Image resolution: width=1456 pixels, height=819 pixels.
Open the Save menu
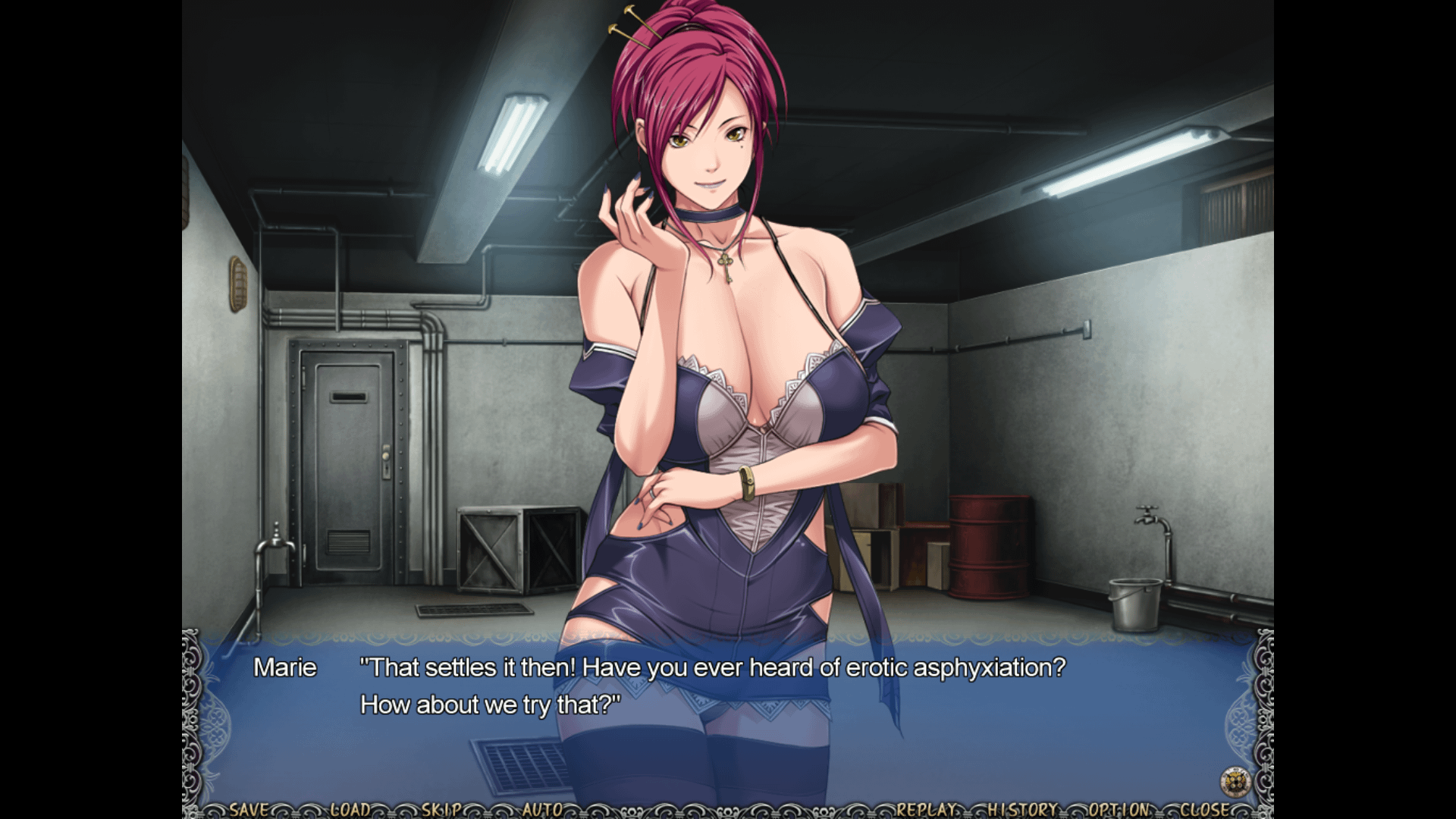249,809
